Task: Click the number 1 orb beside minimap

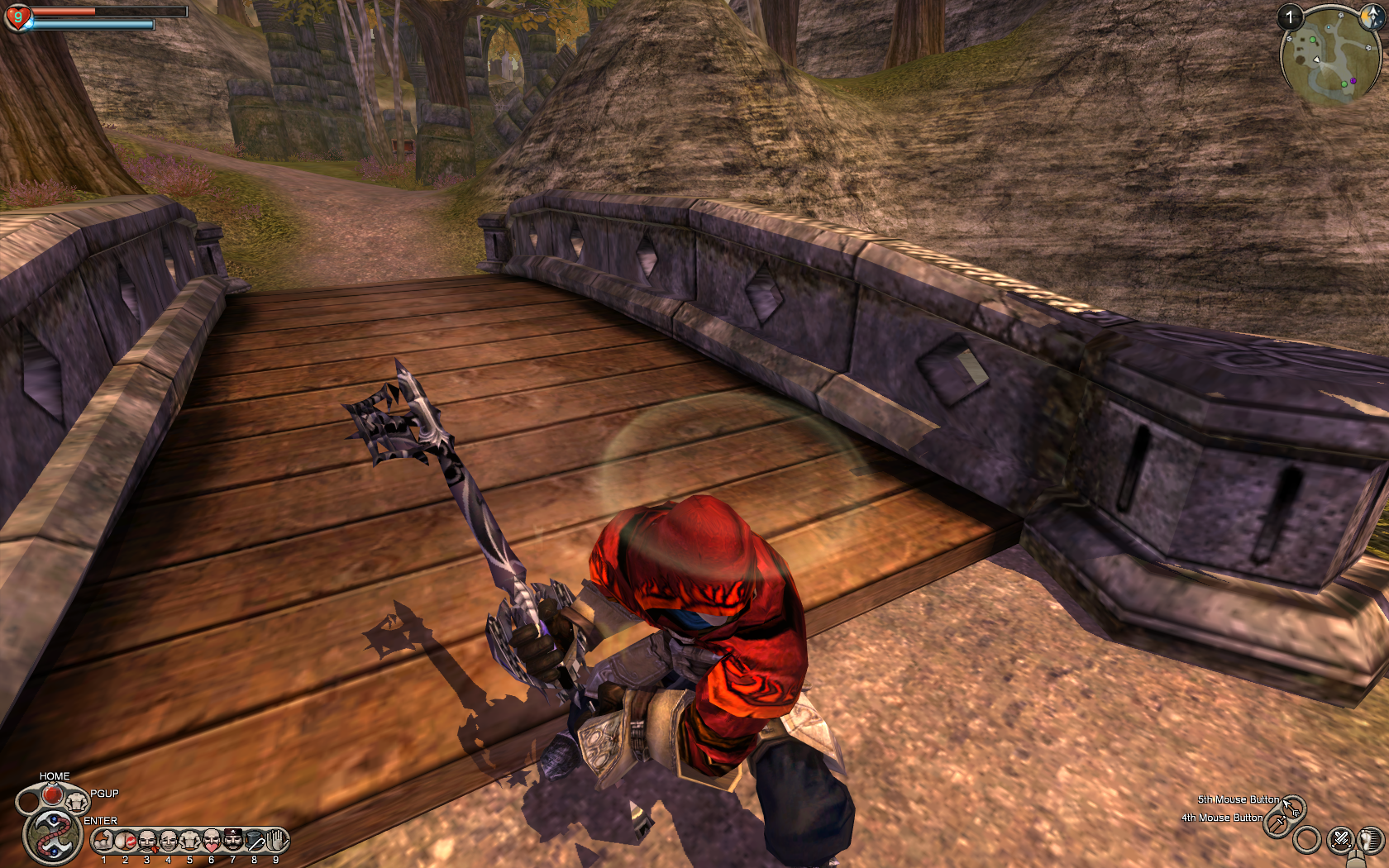Action: 1289,17
